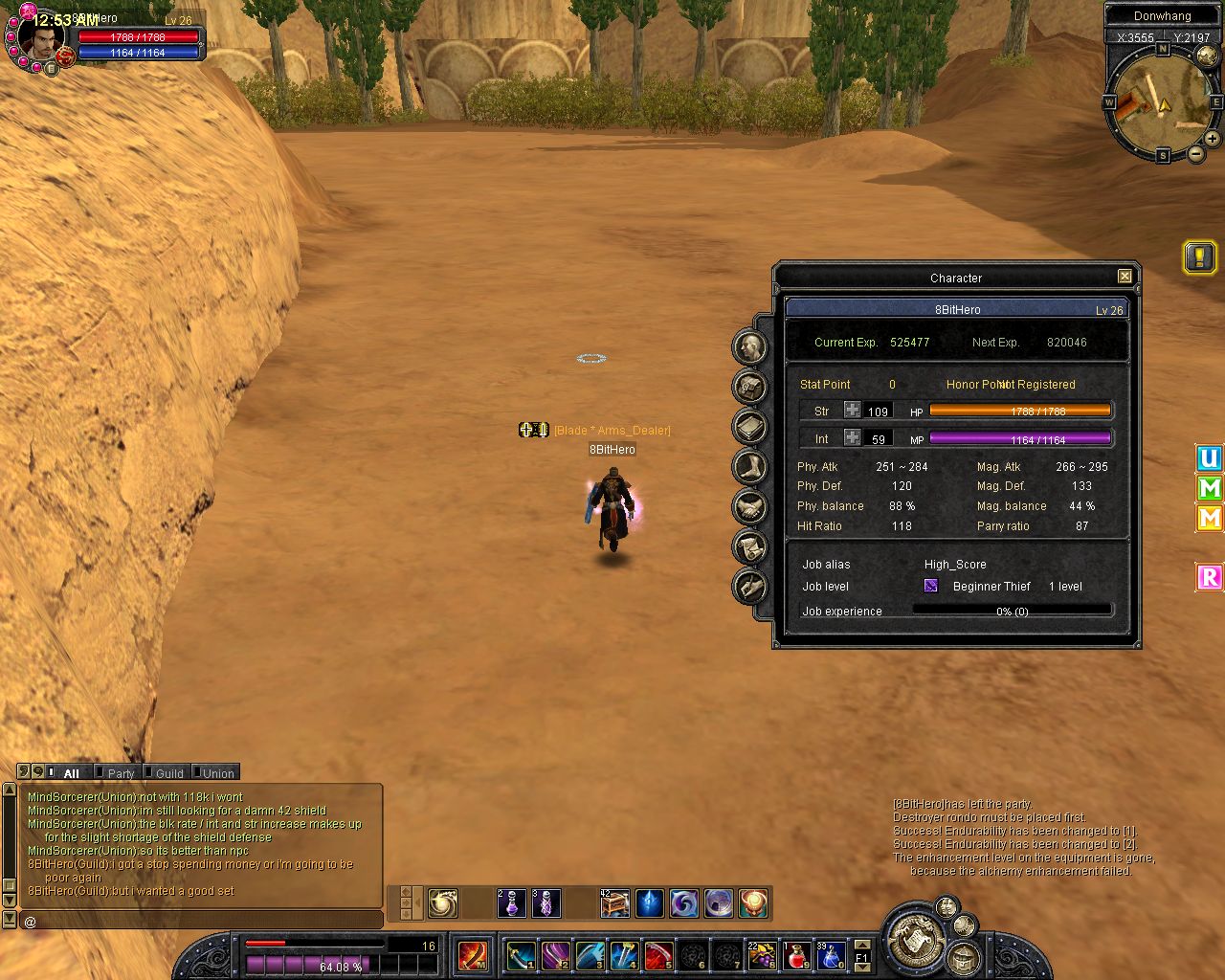Select the grapes item in slot 8
The height and width of the screenshot is (980, 1225).
coord(762,955)
